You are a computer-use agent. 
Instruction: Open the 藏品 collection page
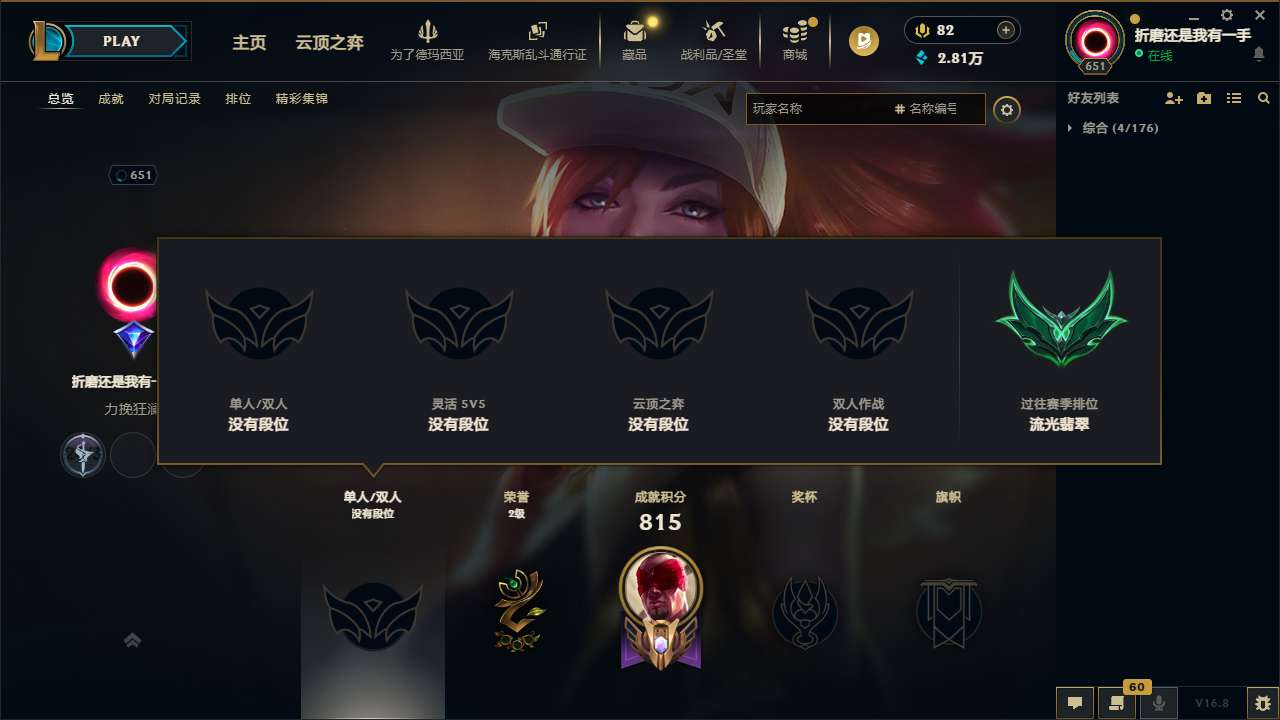[636, 40]
